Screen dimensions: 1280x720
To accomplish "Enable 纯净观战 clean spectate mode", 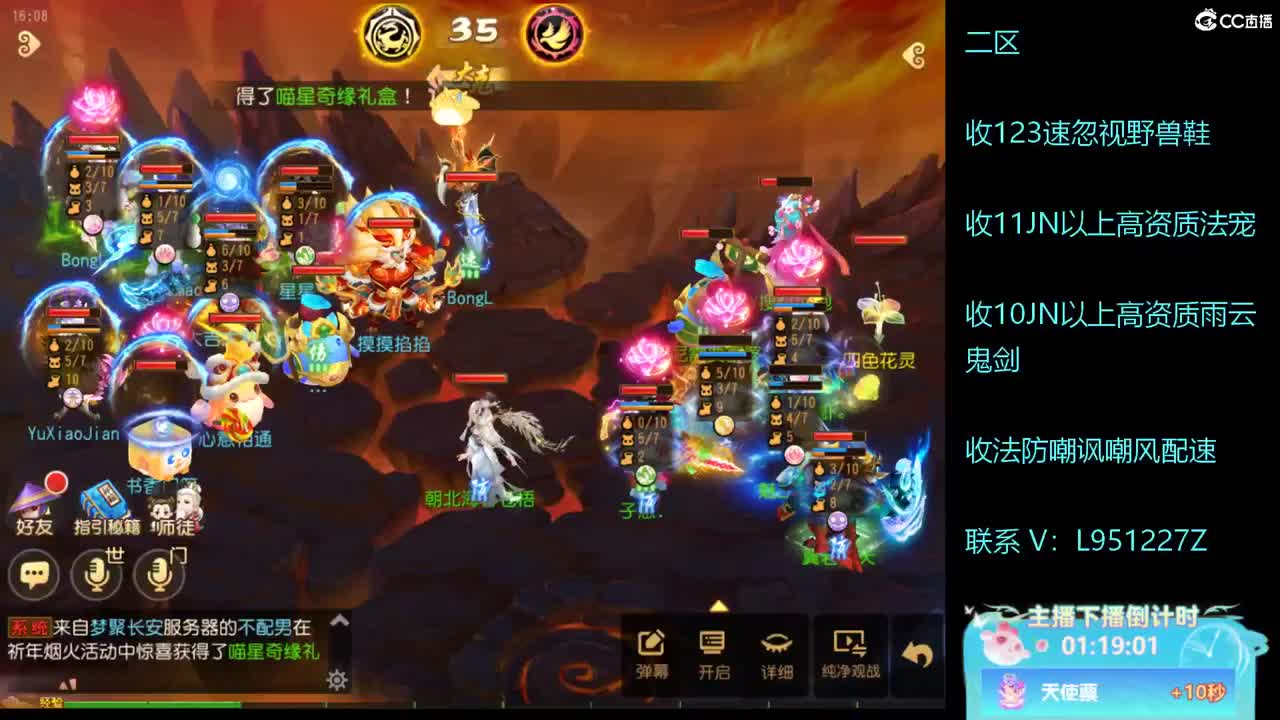I will tap(851, 645).
